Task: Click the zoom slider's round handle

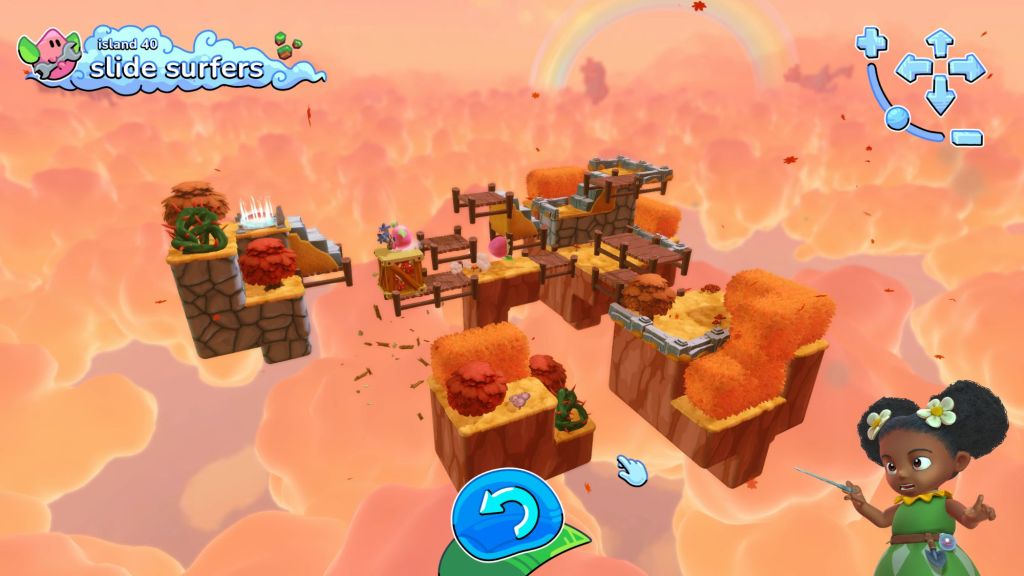Action: coord(897,117)
